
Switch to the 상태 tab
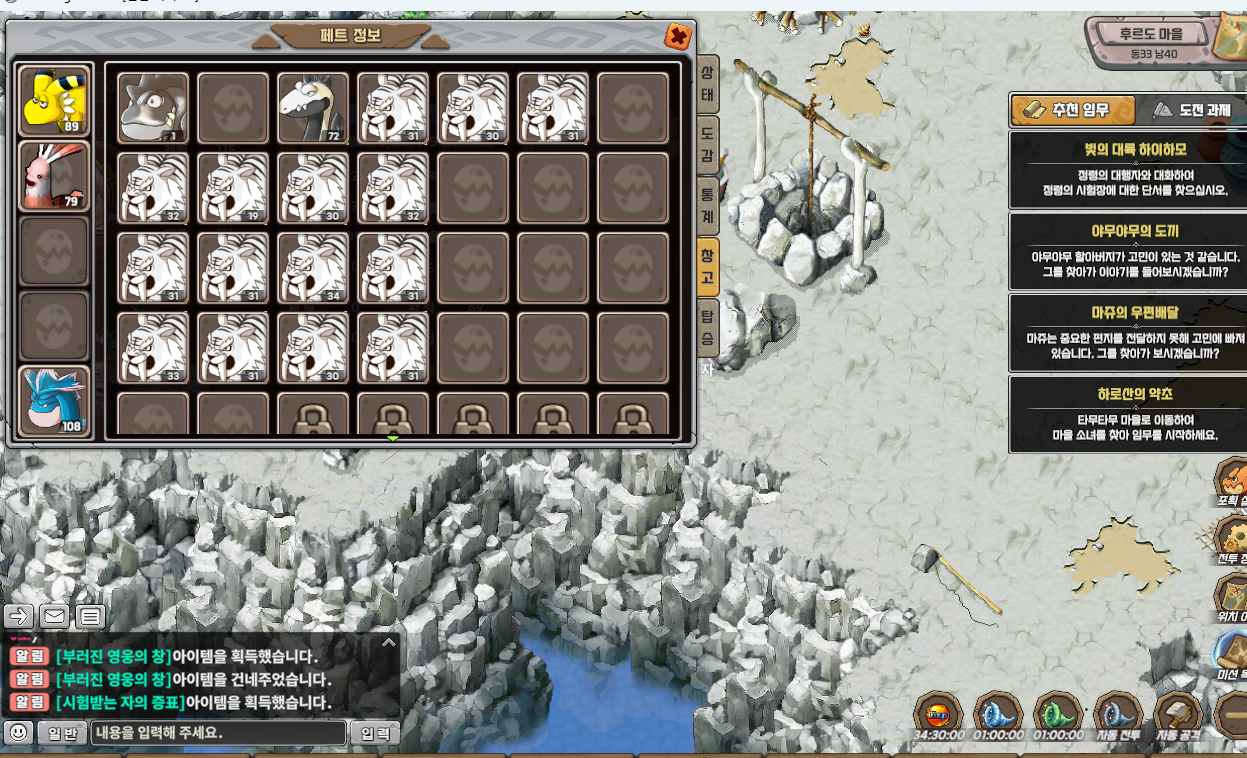706,86
